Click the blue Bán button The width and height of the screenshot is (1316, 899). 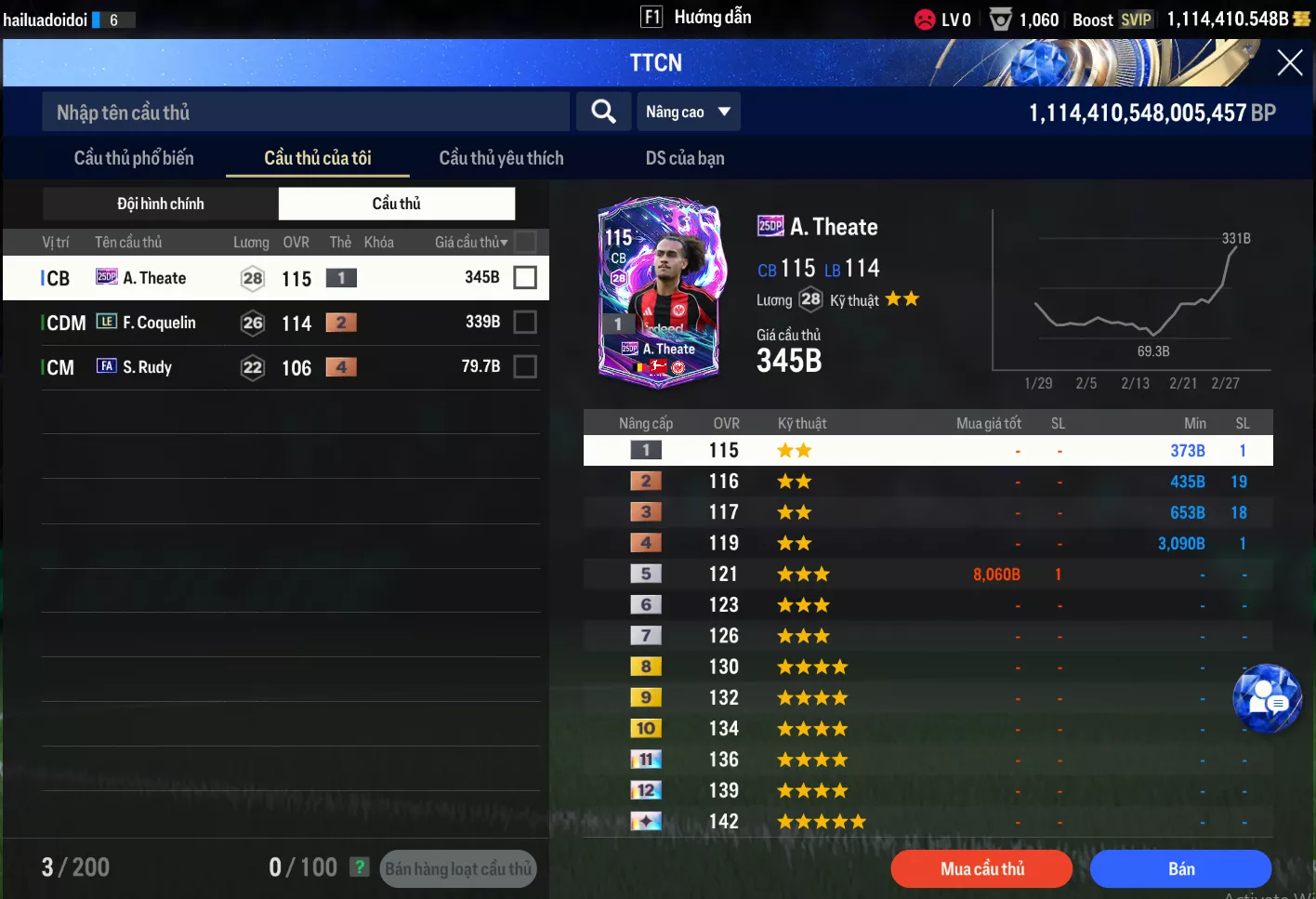tap(1180, 869)
